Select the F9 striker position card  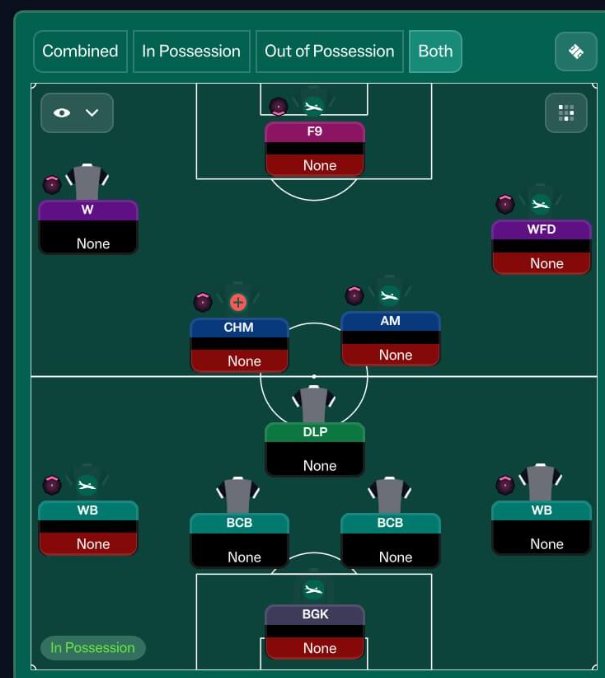coord(314,148)
